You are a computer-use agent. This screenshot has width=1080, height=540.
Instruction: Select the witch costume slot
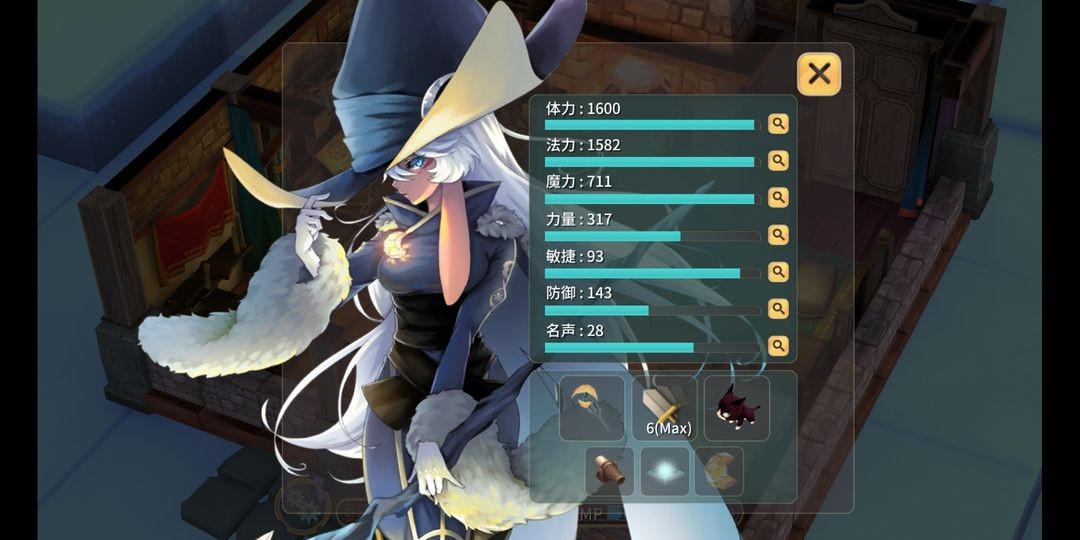(592, 408)
